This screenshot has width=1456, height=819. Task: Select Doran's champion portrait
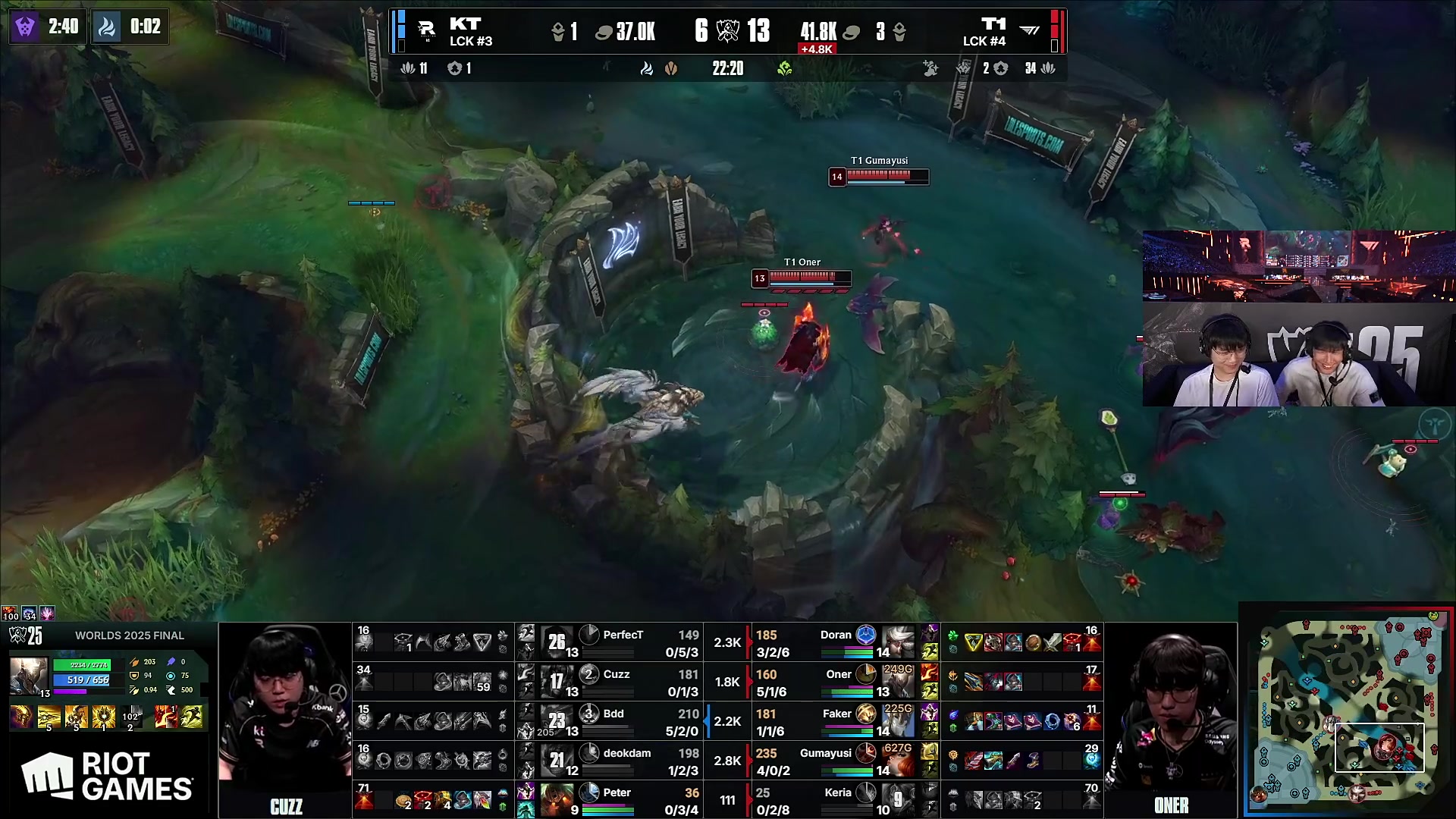pyautogui.click(x=899, y=642)
